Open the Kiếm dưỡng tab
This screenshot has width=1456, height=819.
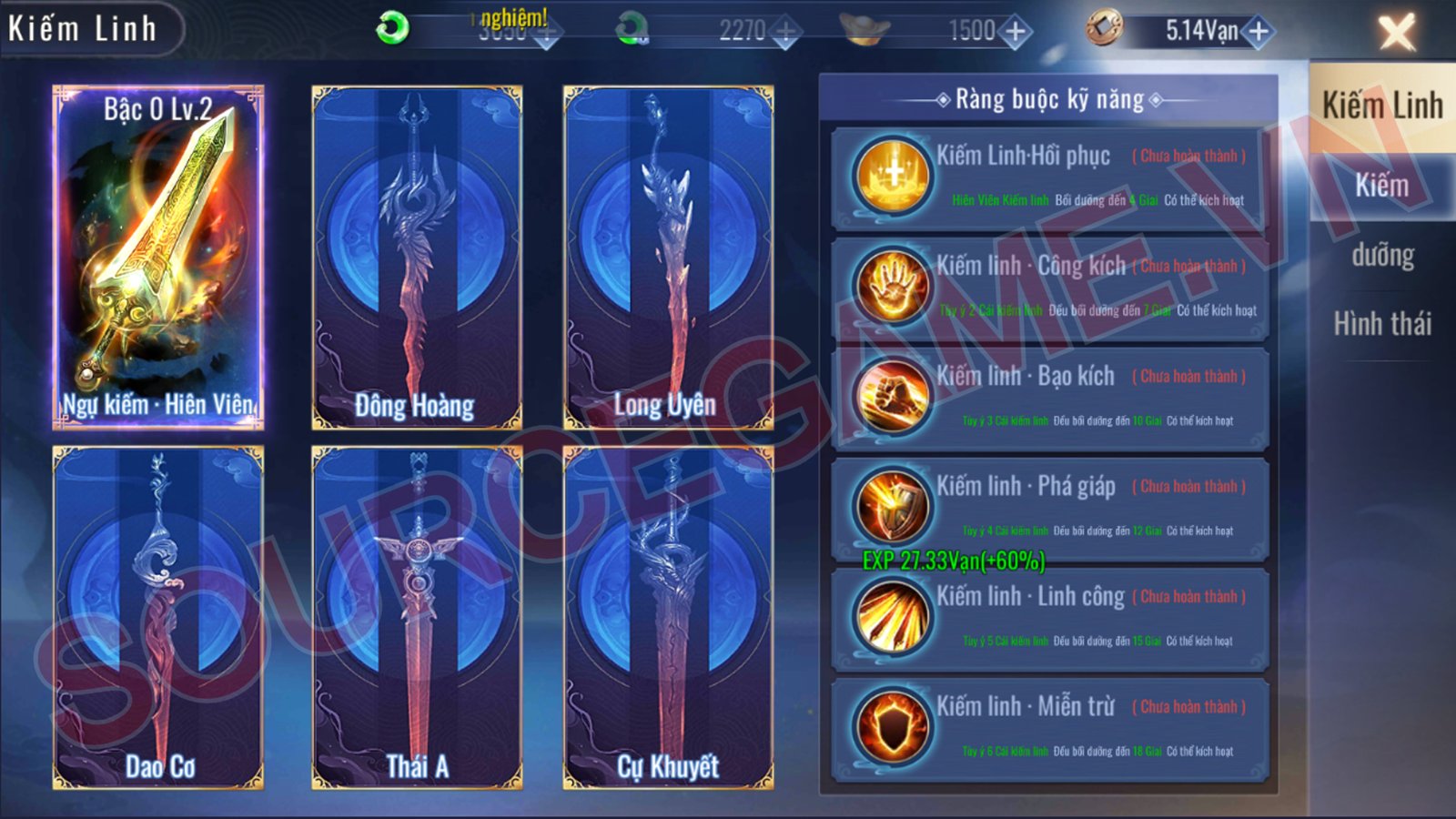pos(1381,220)
